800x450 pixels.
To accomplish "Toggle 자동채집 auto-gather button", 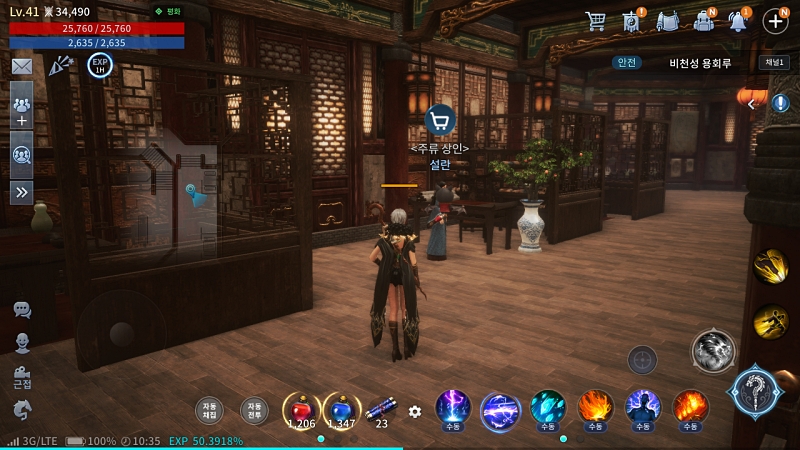I will click(209, 410).
